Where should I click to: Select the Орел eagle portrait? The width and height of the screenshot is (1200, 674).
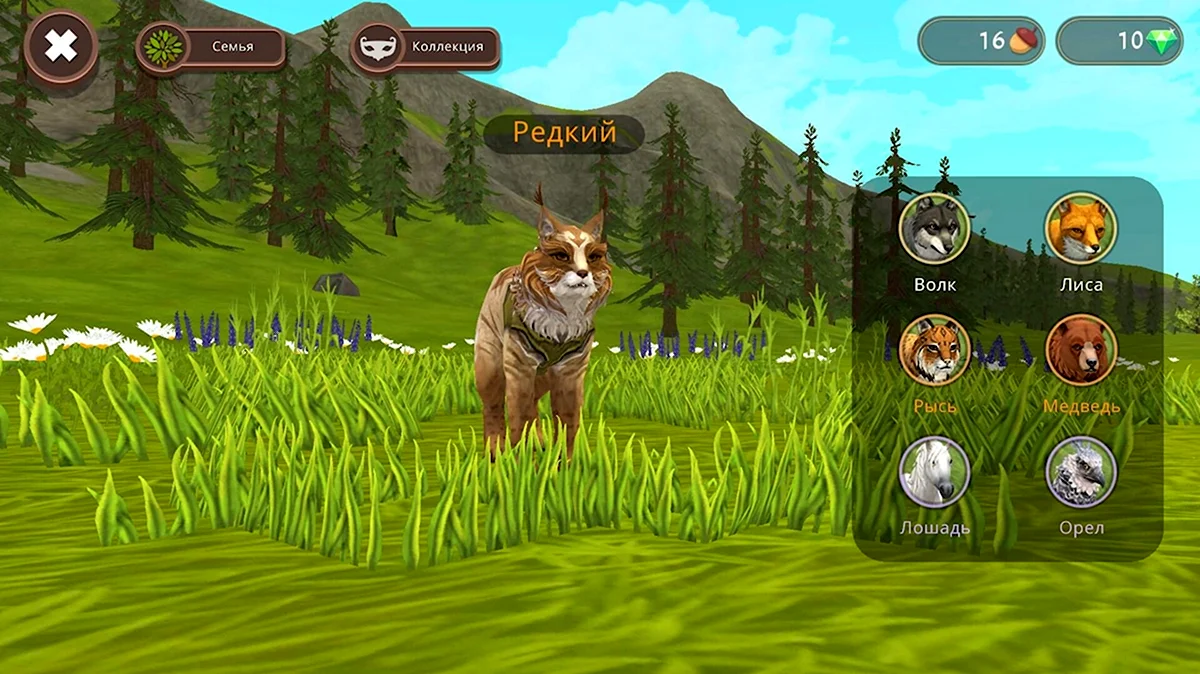(1081, 472)
